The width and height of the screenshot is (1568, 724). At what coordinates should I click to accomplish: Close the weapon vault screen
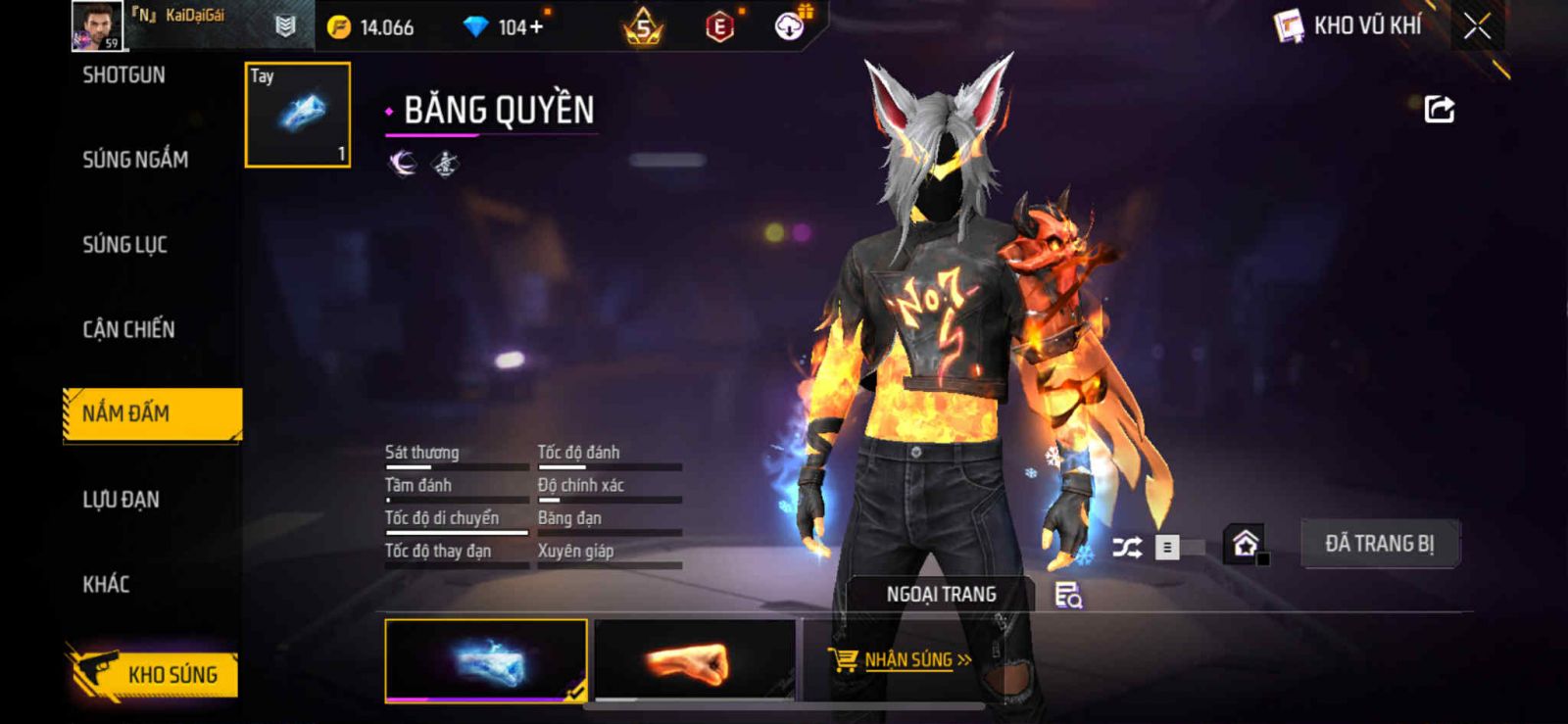pos(1477,26)
